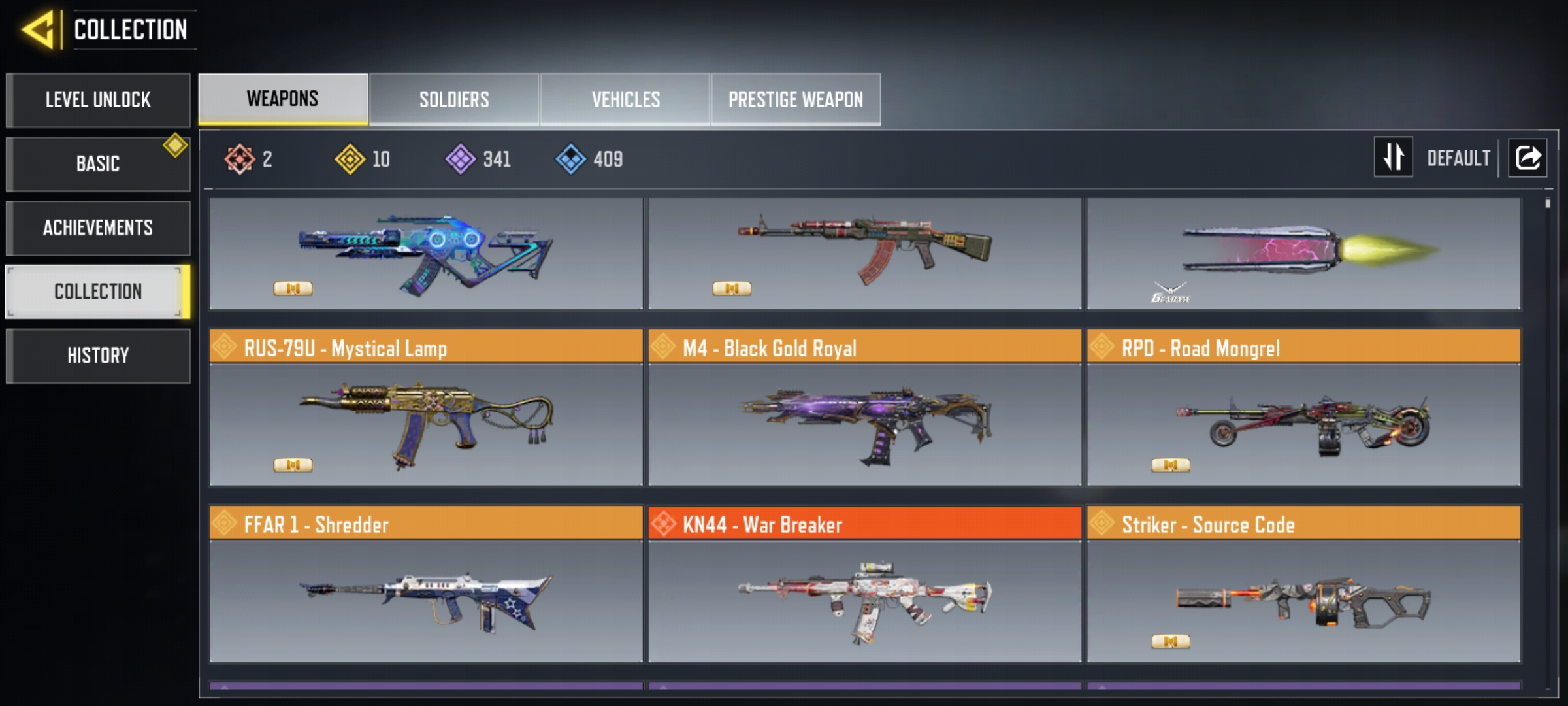Open the Achievements section

(x=98, y=227)
